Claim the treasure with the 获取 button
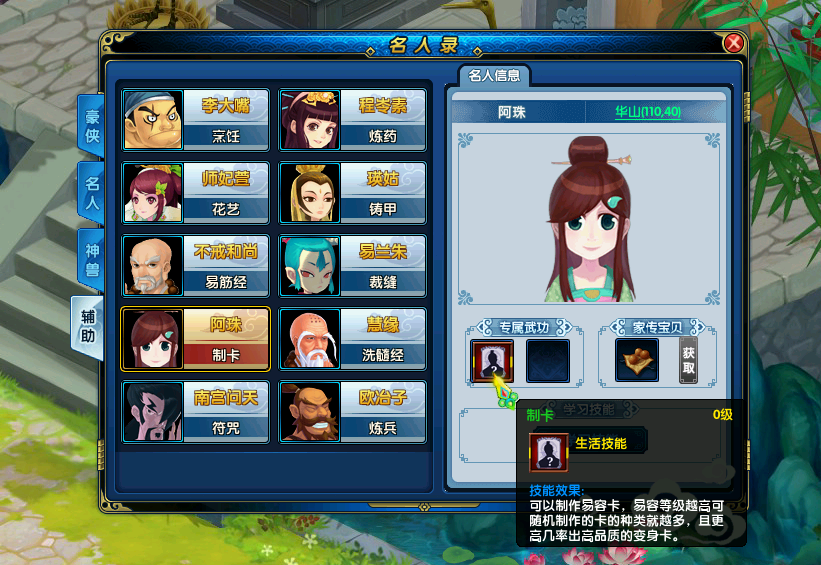The height and width of the screenshot is (565, 821). coord(688,361)
